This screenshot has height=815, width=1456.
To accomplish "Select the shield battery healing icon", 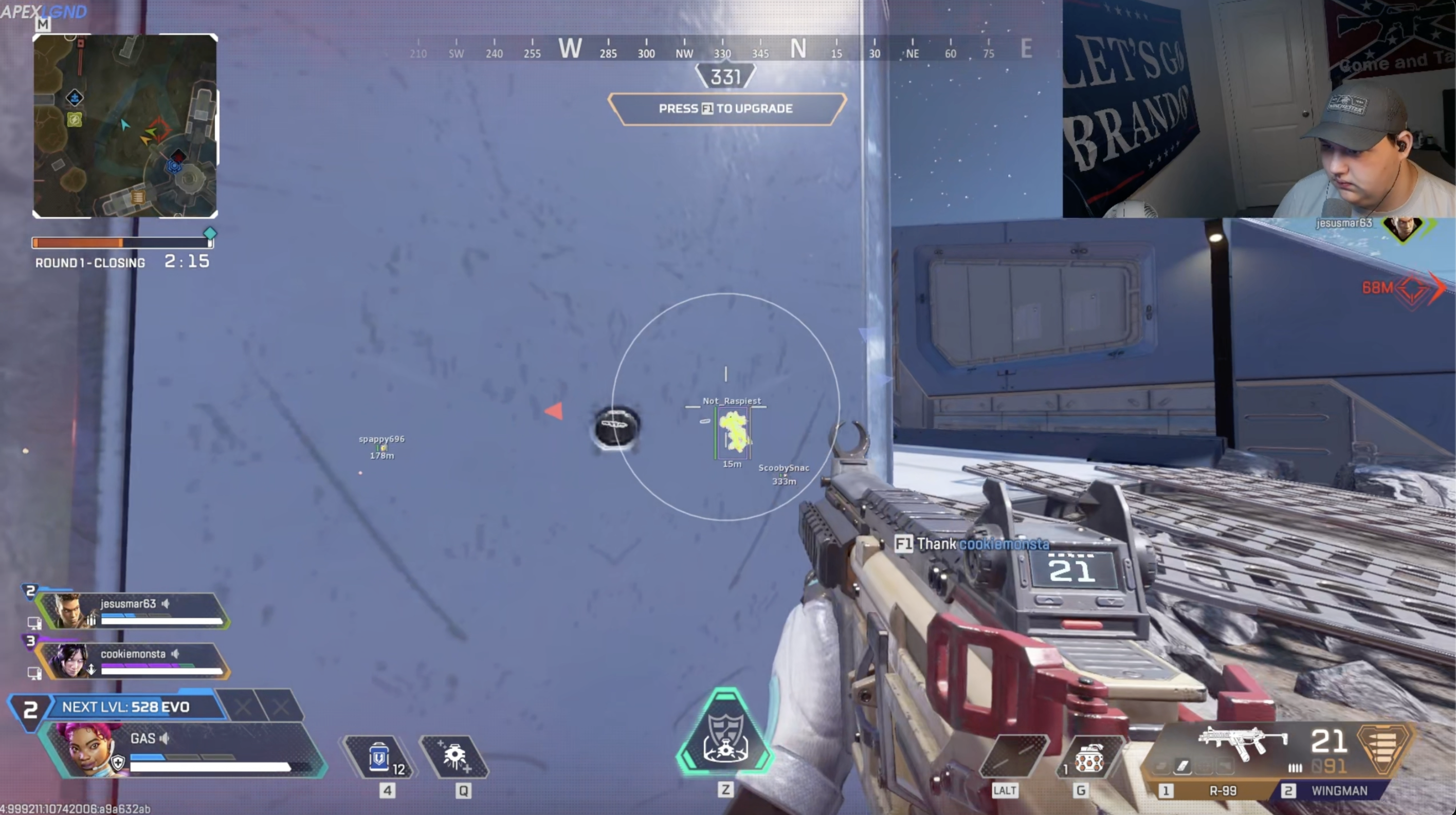I will point(379,757).
